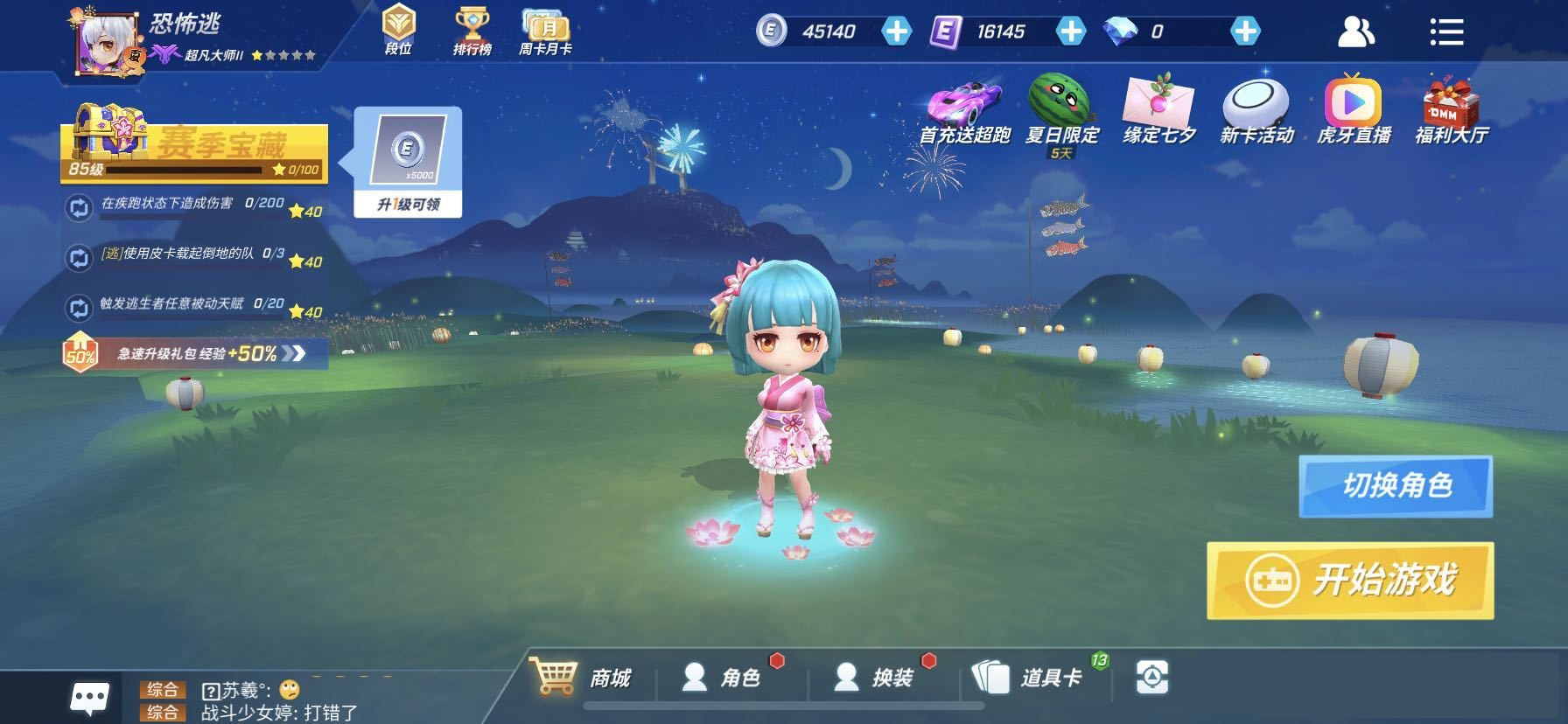View the 排行榜 leaderboard
Viewport: 1568px width, 724px height.
(x=472, y=31)
